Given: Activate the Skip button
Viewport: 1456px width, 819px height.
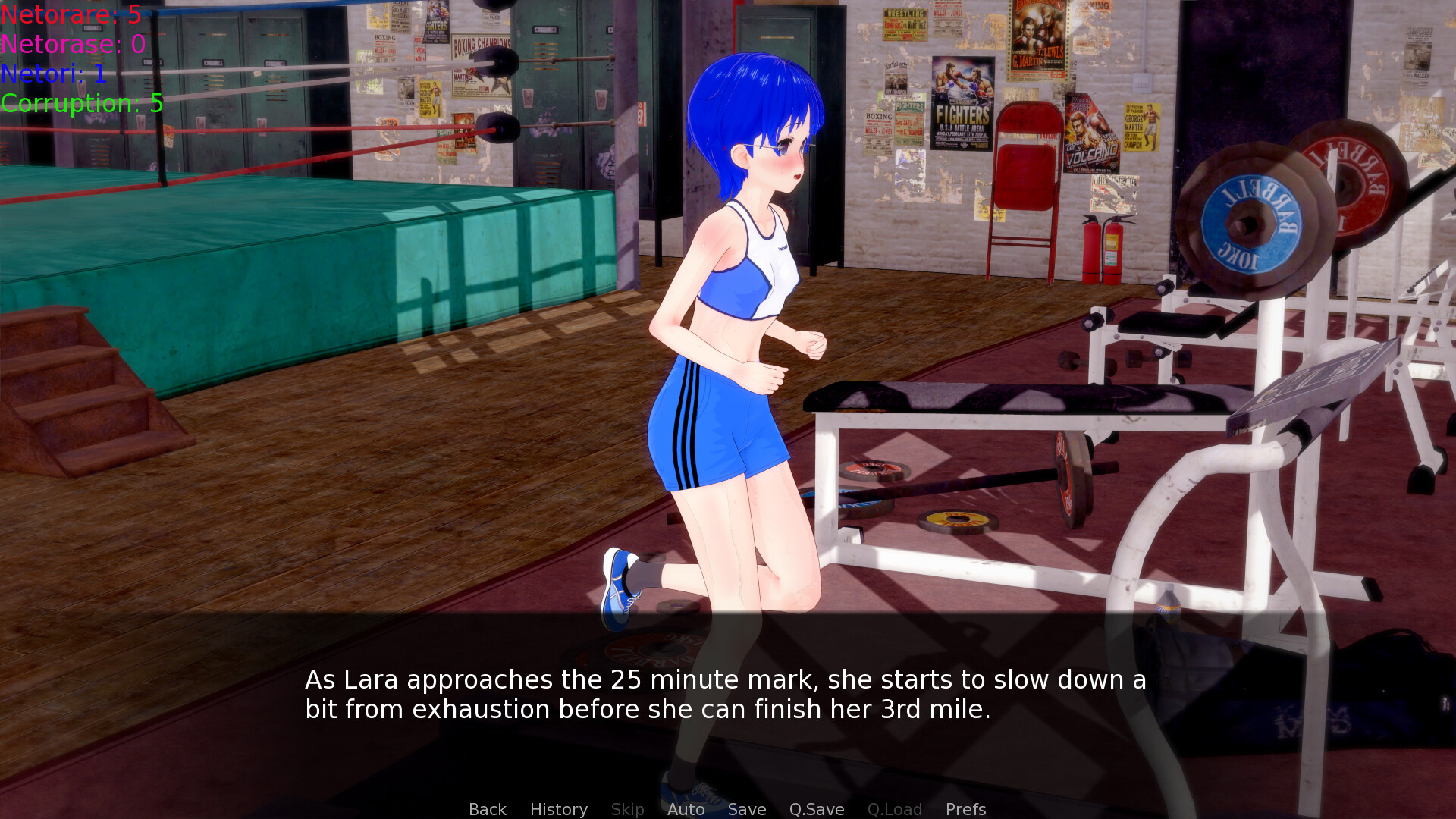Looking at the screenshot, I should [x=627, y=809].
